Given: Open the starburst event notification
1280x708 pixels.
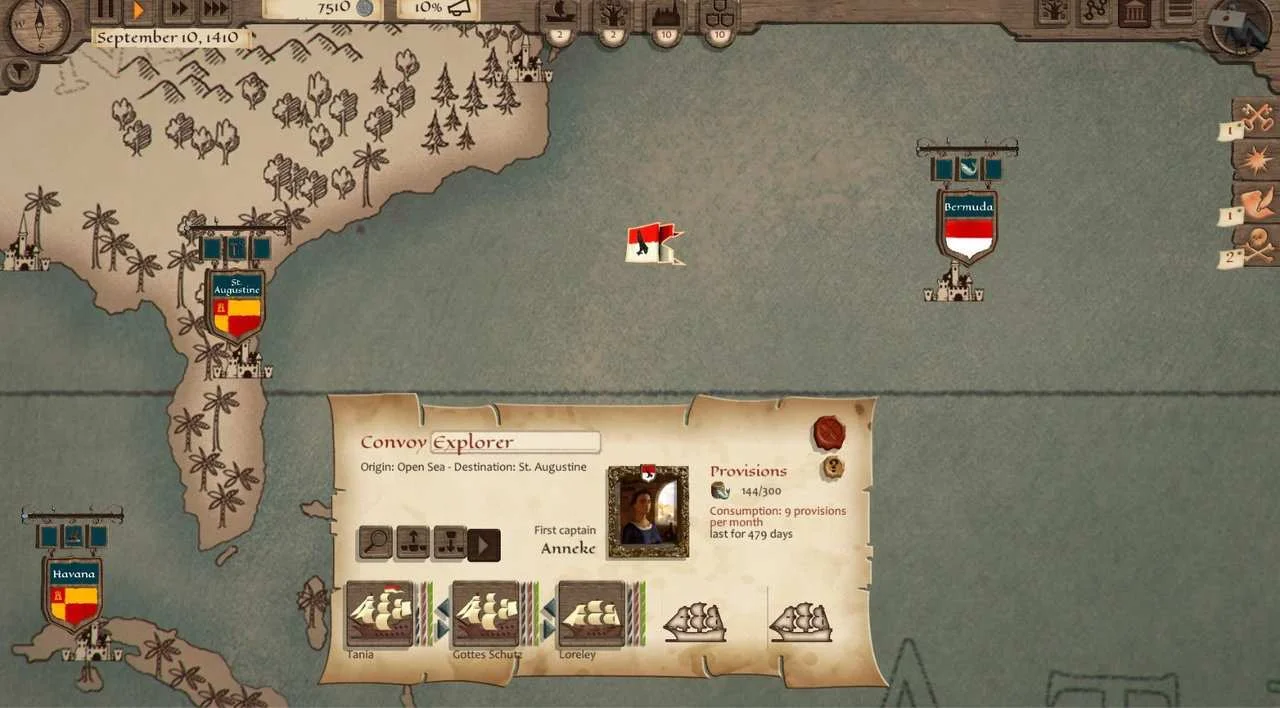Looking at the screenshot, I should [1256, 159].
